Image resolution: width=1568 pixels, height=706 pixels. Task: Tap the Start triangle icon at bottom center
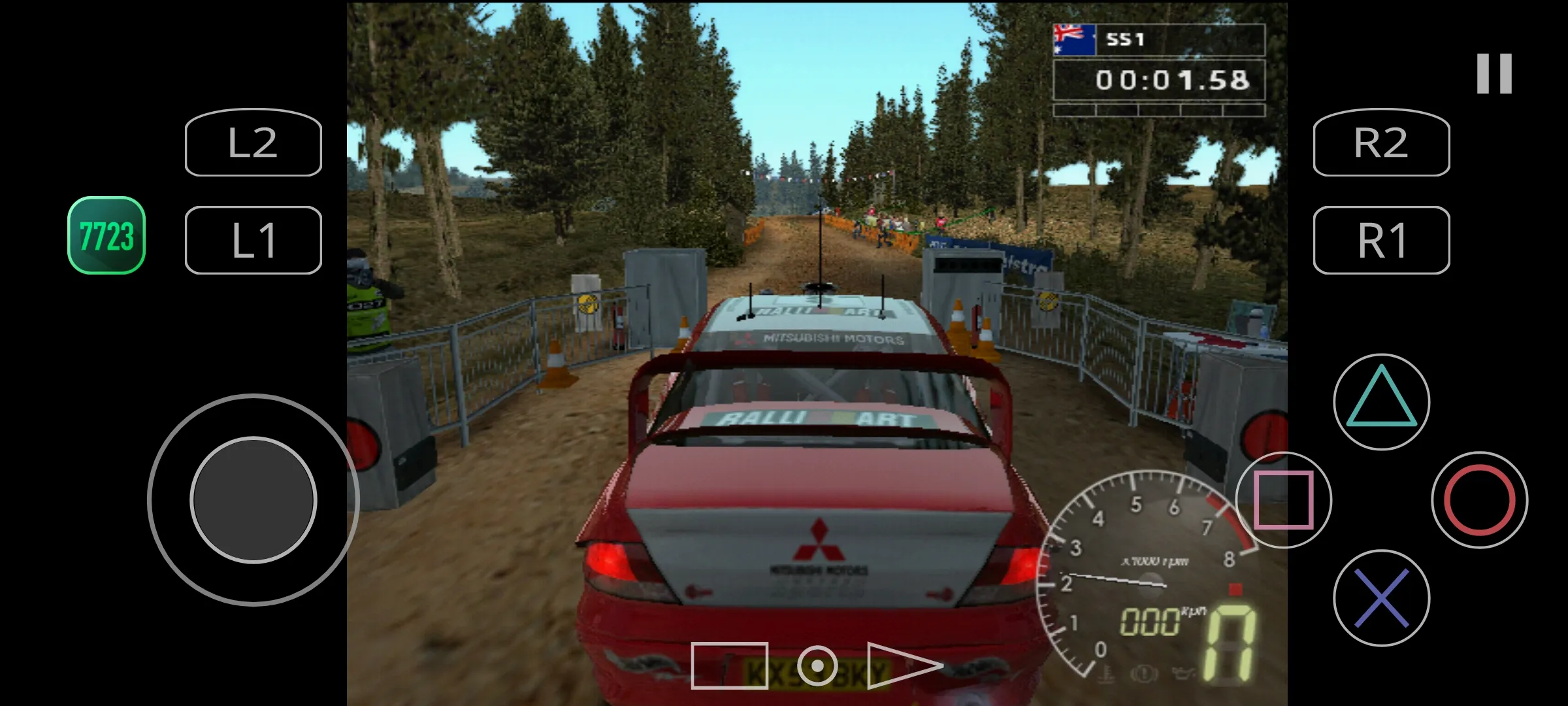pyautogui.click(x=895, y=668)
